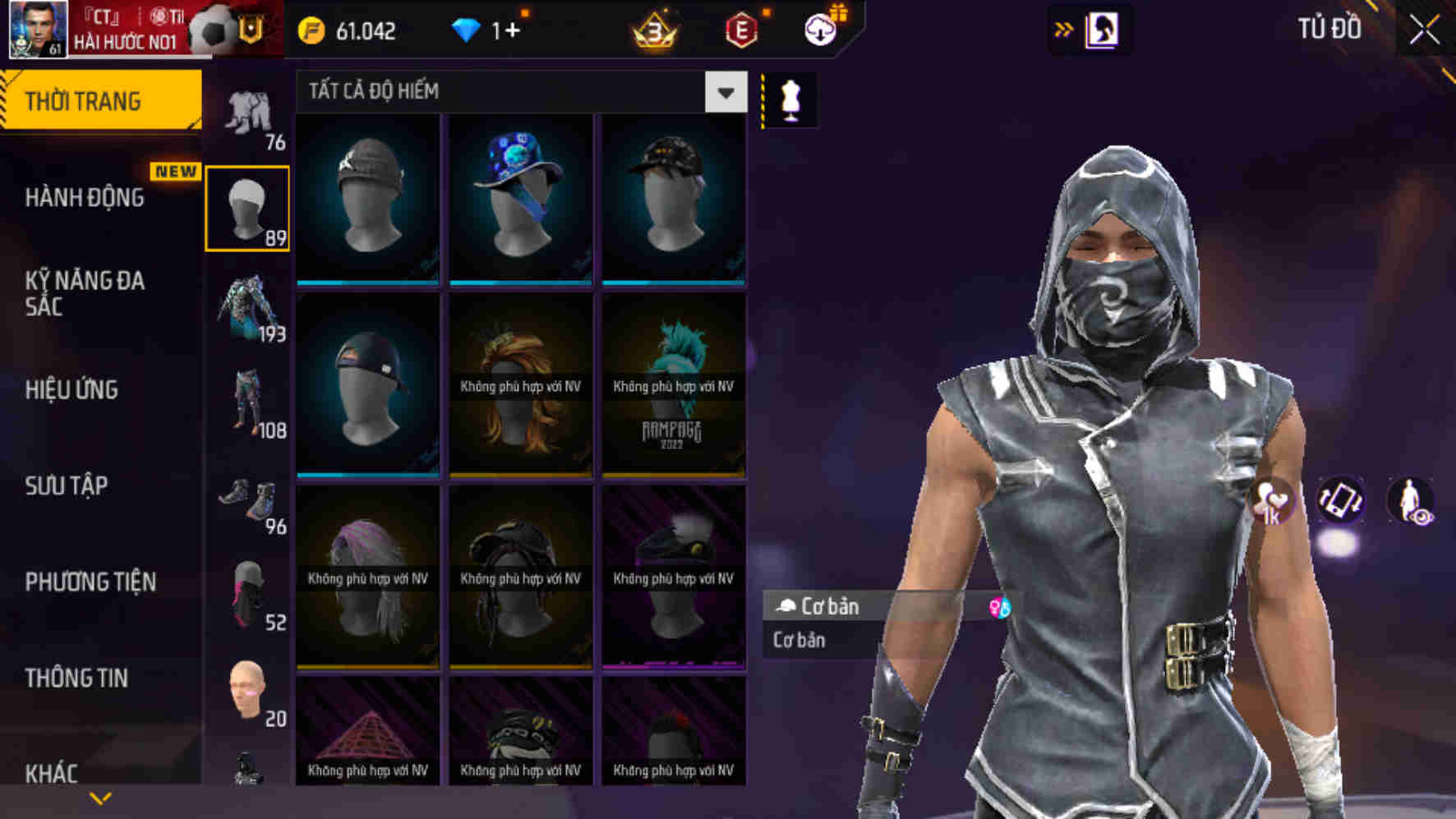Toggle the collapse arrows beside the portrait icon
1456x819 pixels.
(1063, 29)
